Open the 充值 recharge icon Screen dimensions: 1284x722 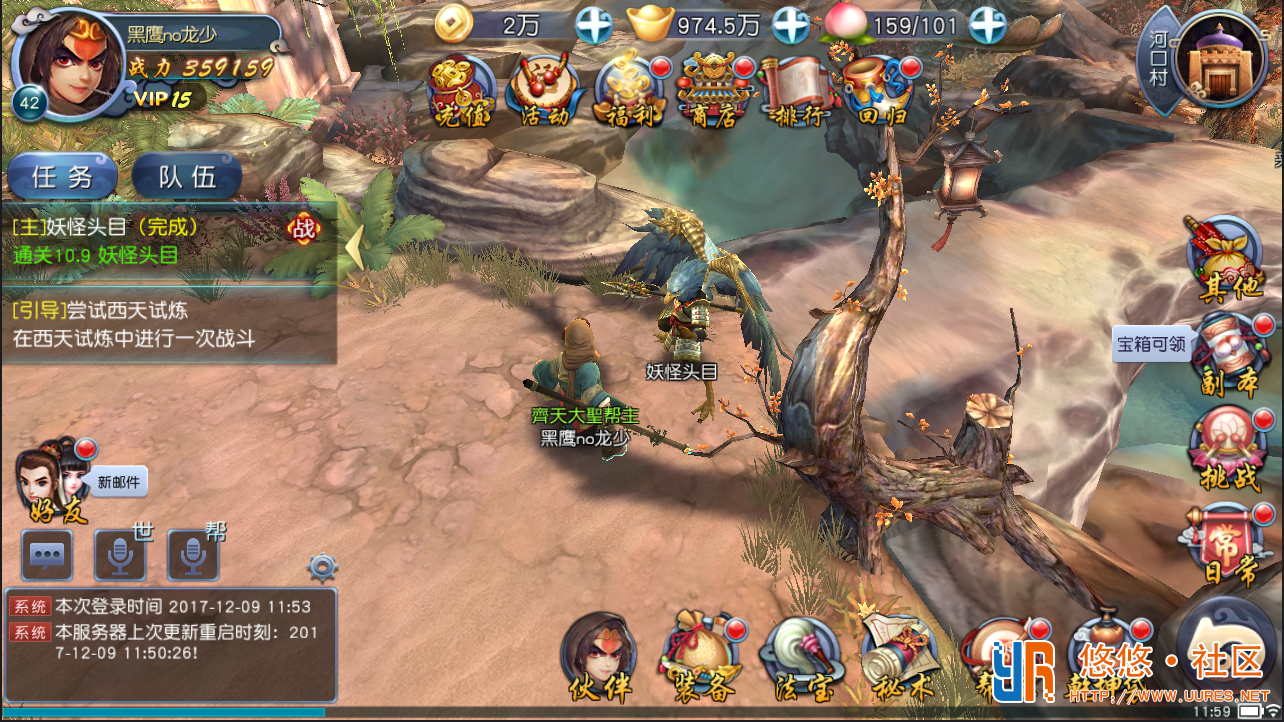[461, 92]
